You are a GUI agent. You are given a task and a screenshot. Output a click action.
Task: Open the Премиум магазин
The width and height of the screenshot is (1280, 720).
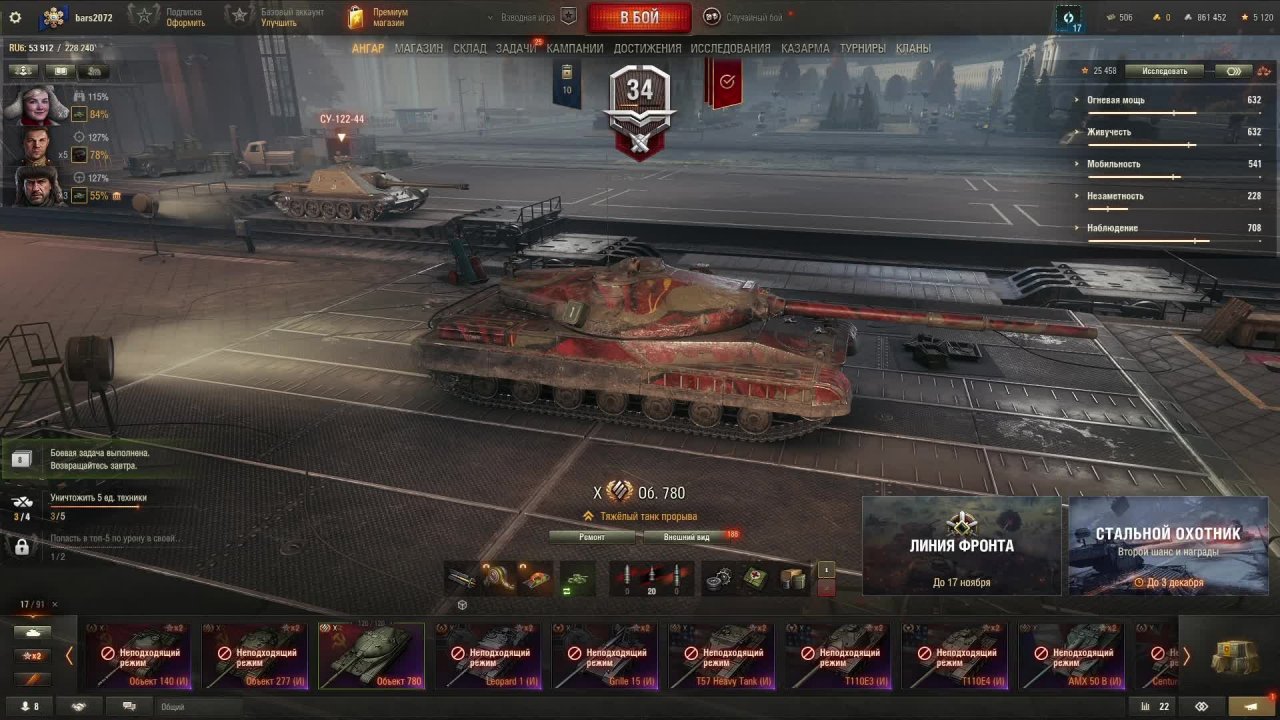(378, 17)
